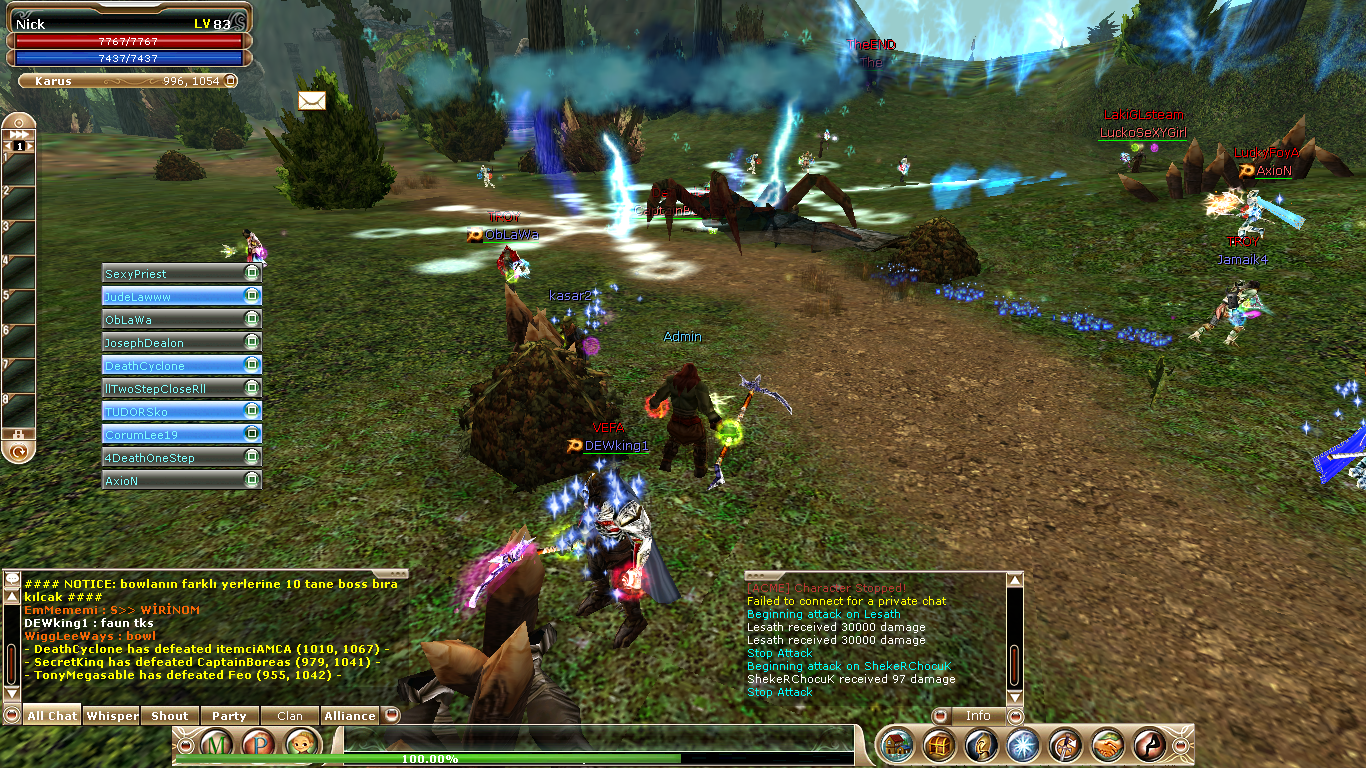Click the rotate button below the skill bar

[18, 452]
